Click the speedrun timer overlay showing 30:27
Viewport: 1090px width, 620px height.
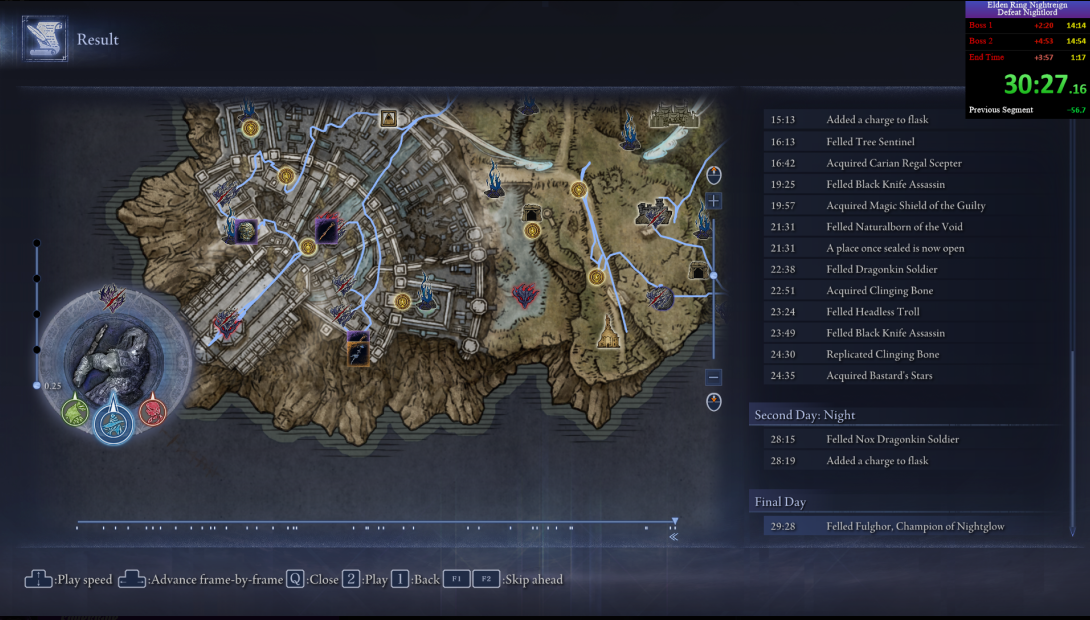1026,84
